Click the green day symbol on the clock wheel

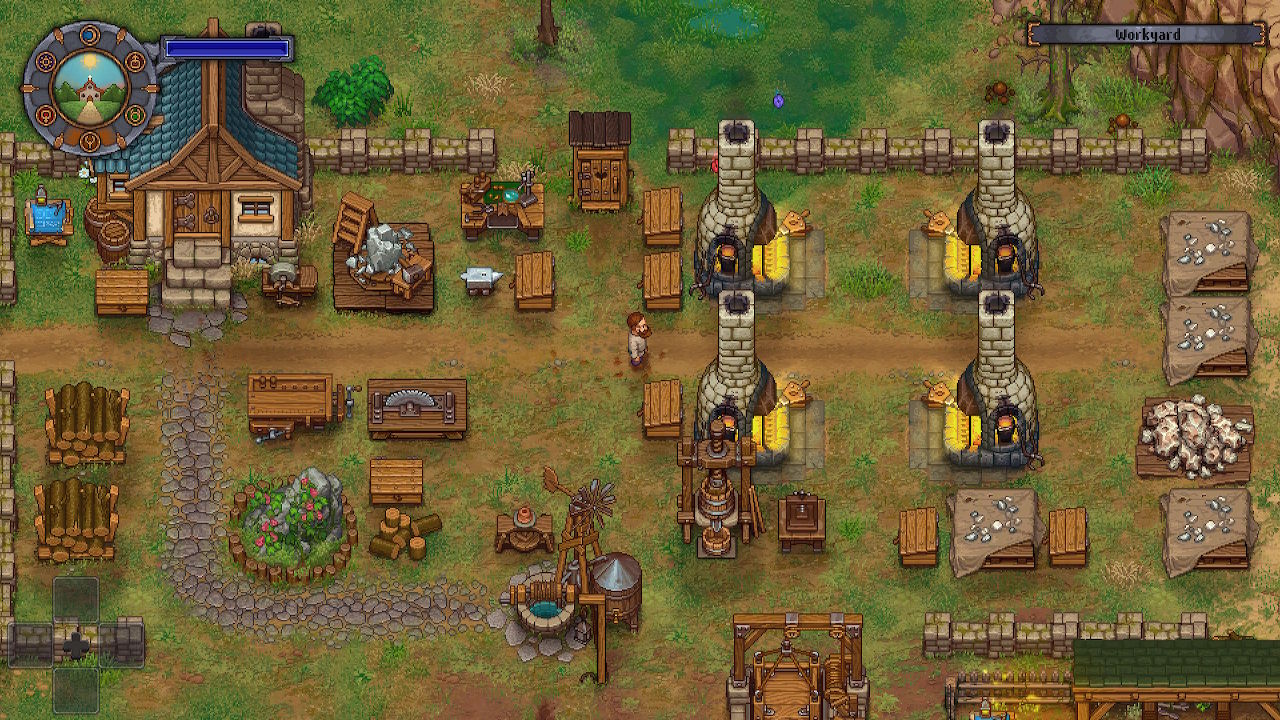(134, 115)
